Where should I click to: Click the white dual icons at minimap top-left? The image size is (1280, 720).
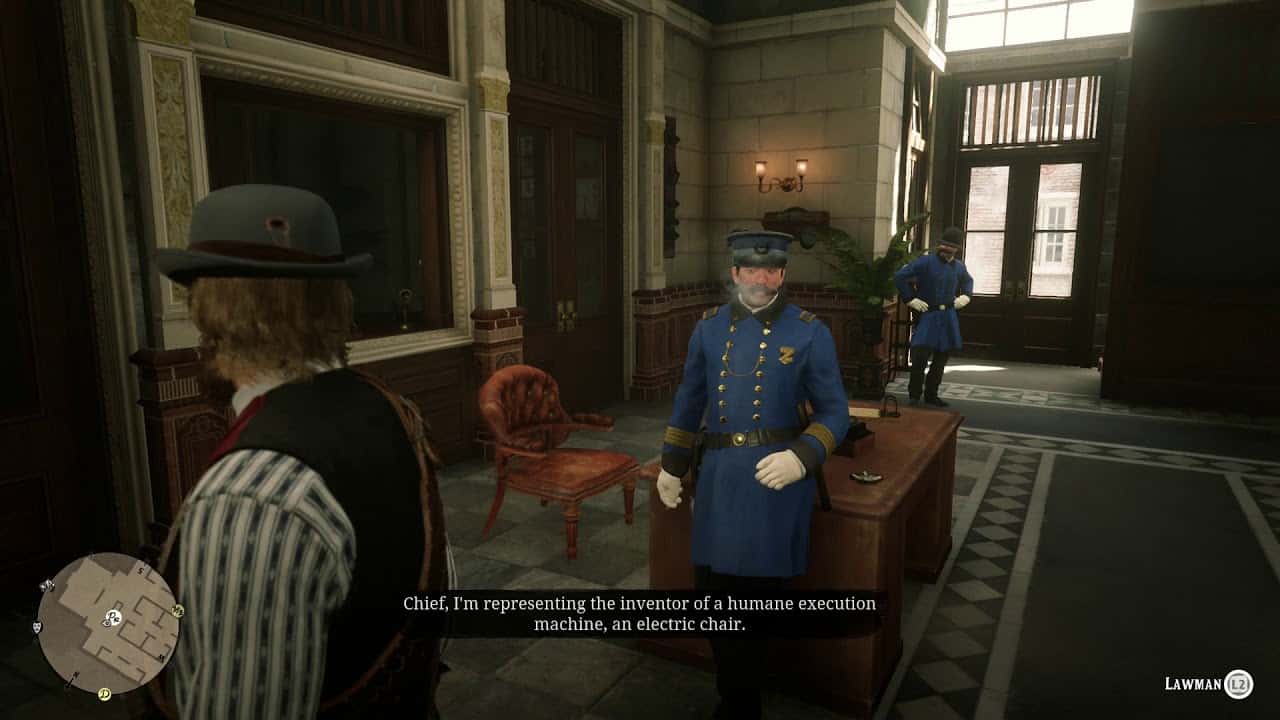point(49,586)
